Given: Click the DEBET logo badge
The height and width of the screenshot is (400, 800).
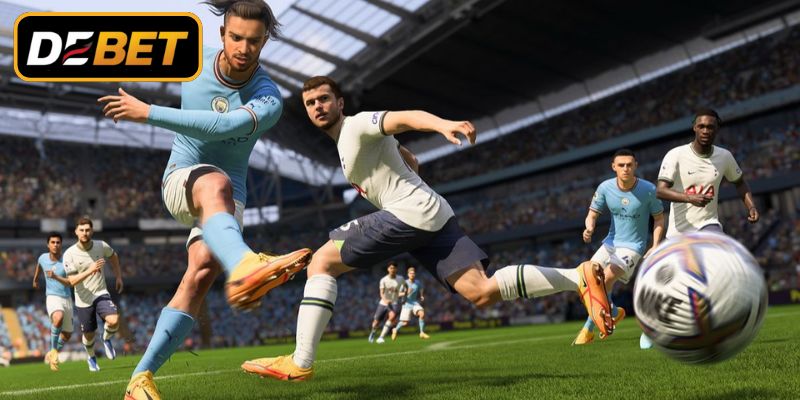Looking at the screenshot, I should coord(108,47).
